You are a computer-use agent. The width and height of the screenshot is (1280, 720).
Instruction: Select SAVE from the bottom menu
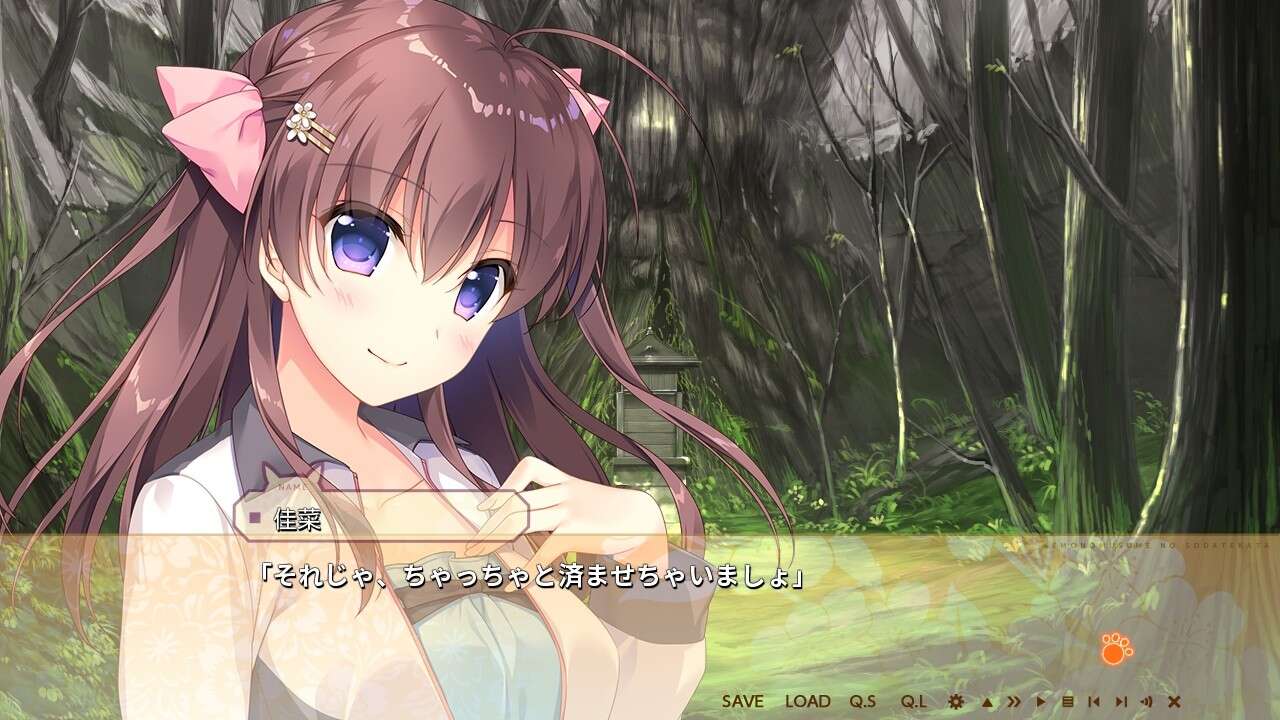coord(745,700)
